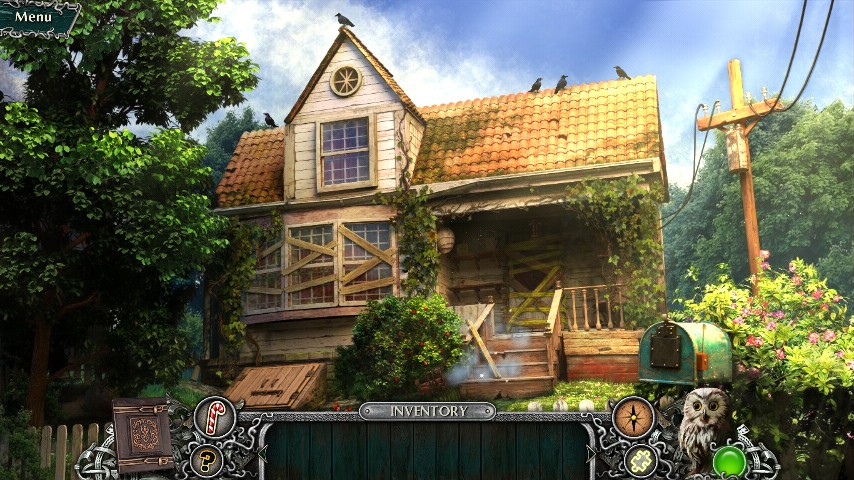The width and height of the screenshot is (854, 480).
Task: Open the brown leather journal book
Action: [x=143, y=435]
